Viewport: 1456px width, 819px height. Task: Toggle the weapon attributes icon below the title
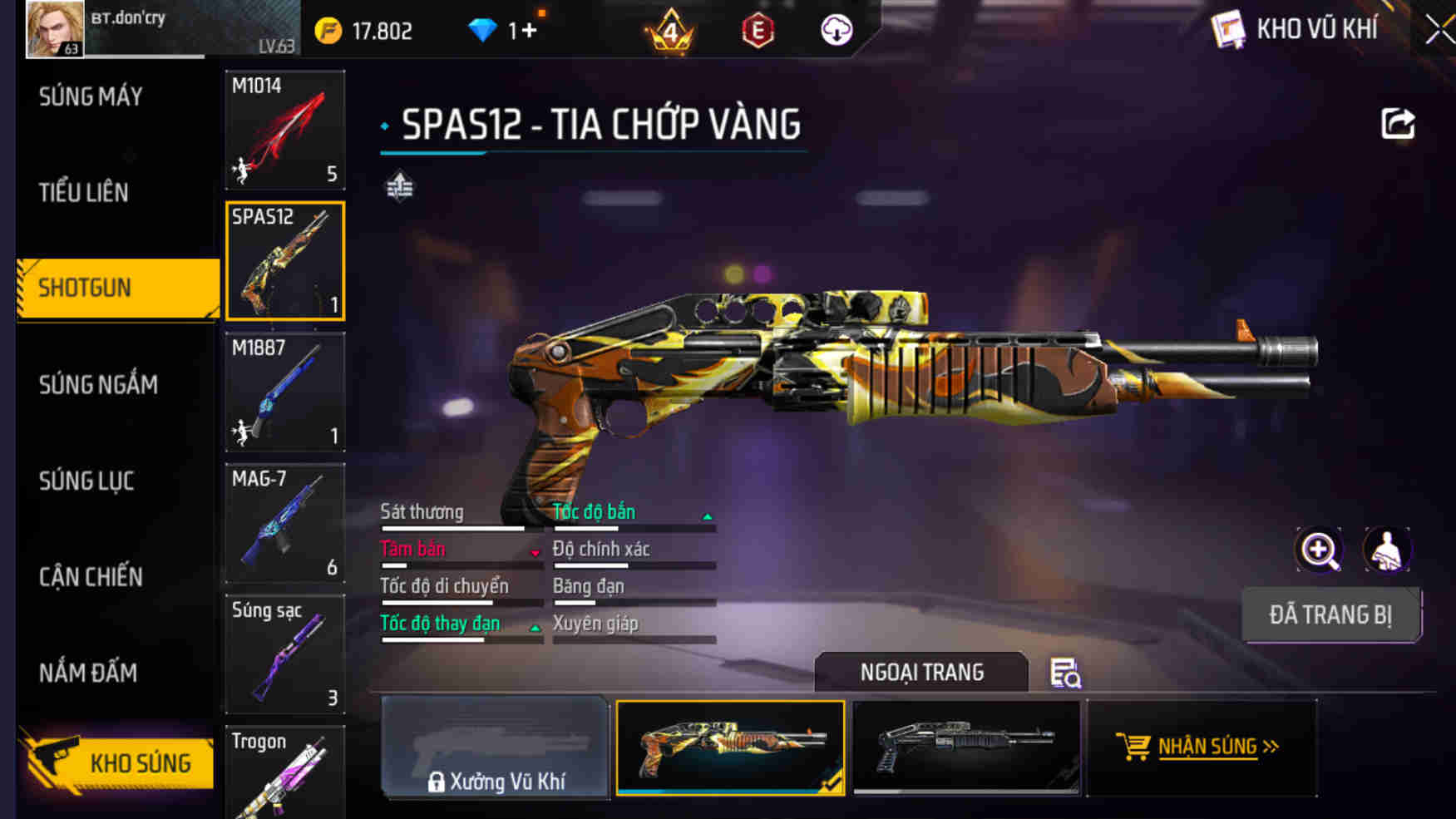[399, 186]
